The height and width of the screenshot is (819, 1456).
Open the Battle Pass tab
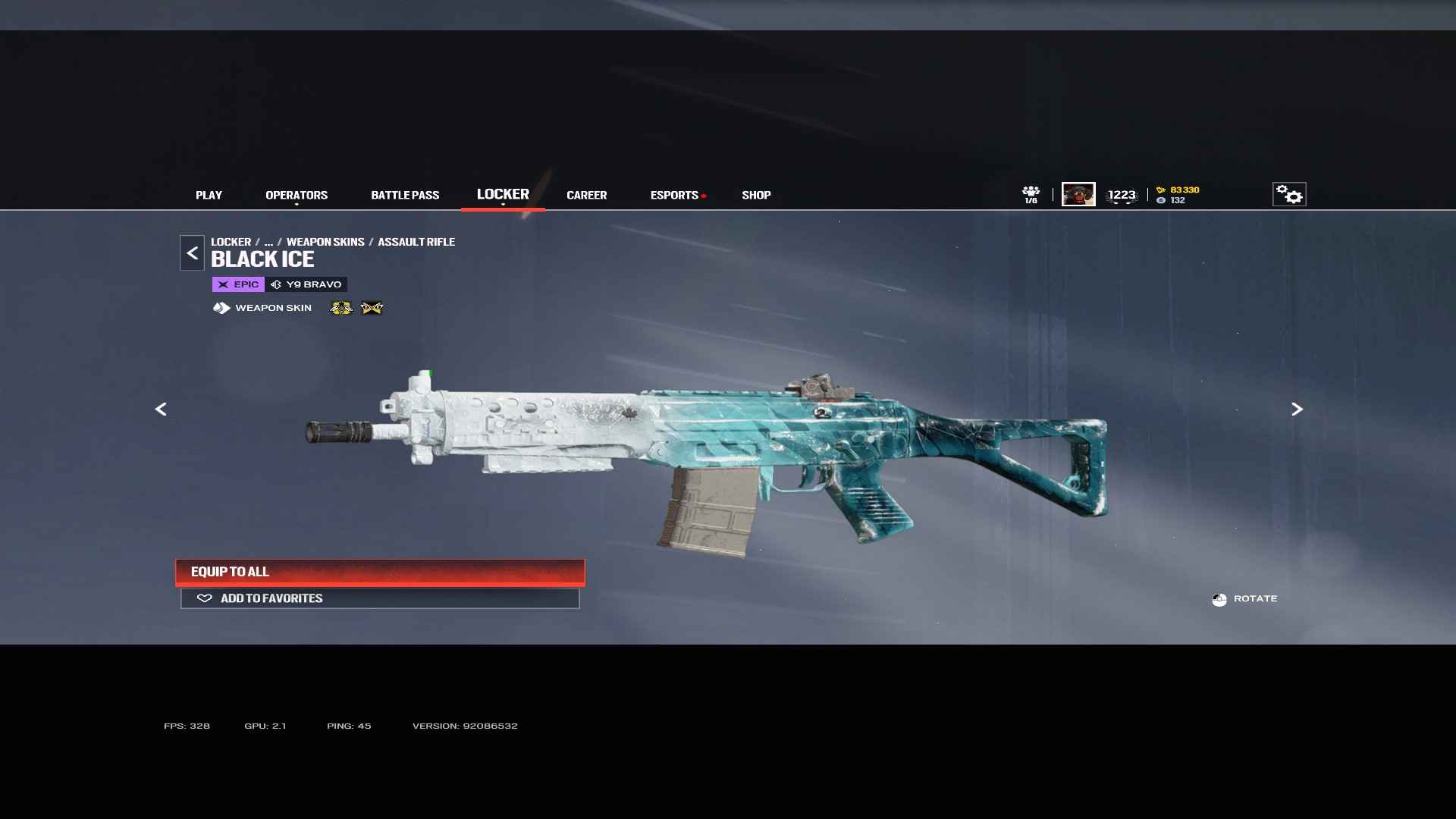[x=405, y=195]
